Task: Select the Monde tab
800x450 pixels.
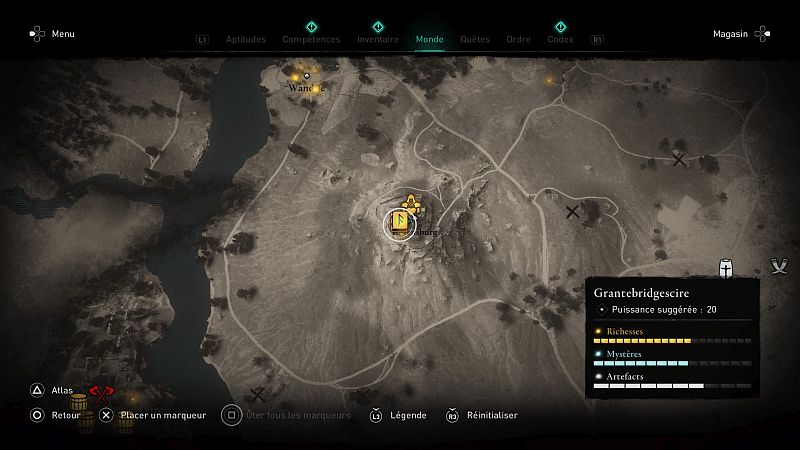Action: pos(430,40)
